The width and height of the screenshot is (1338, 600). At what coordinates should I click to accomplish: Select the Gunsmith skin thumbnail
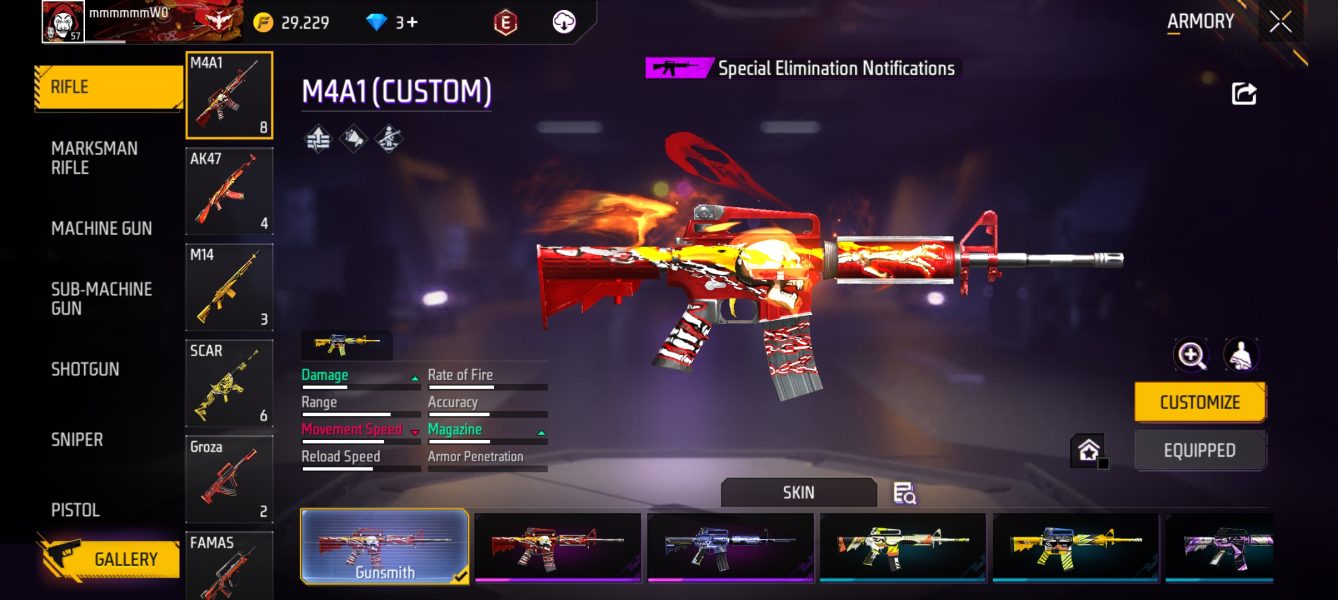point(385,546)
